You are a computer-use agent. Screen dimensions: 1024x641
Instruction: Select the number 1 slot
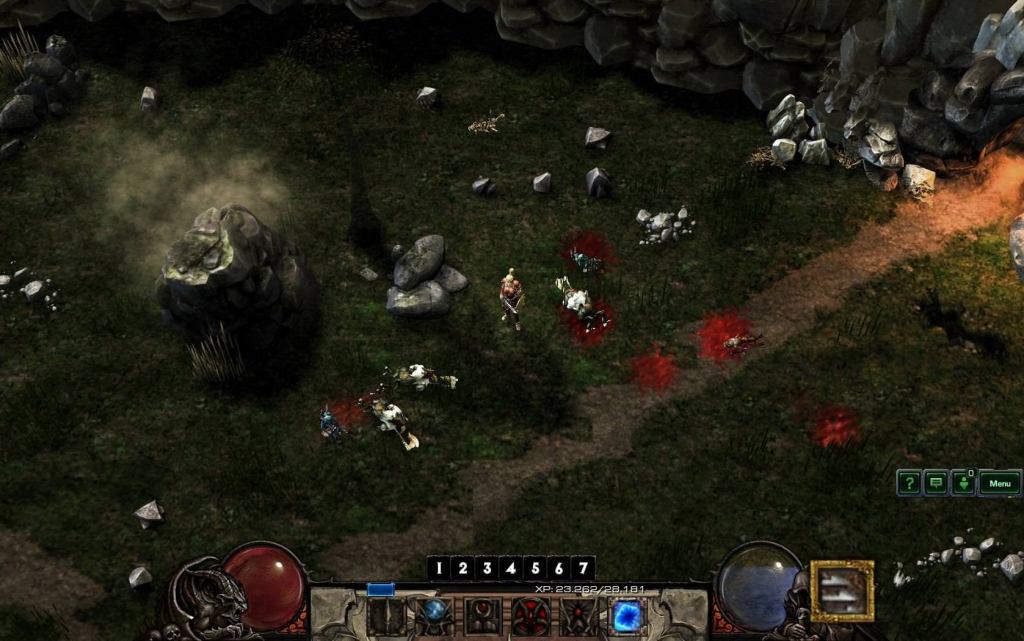(439, 568)
